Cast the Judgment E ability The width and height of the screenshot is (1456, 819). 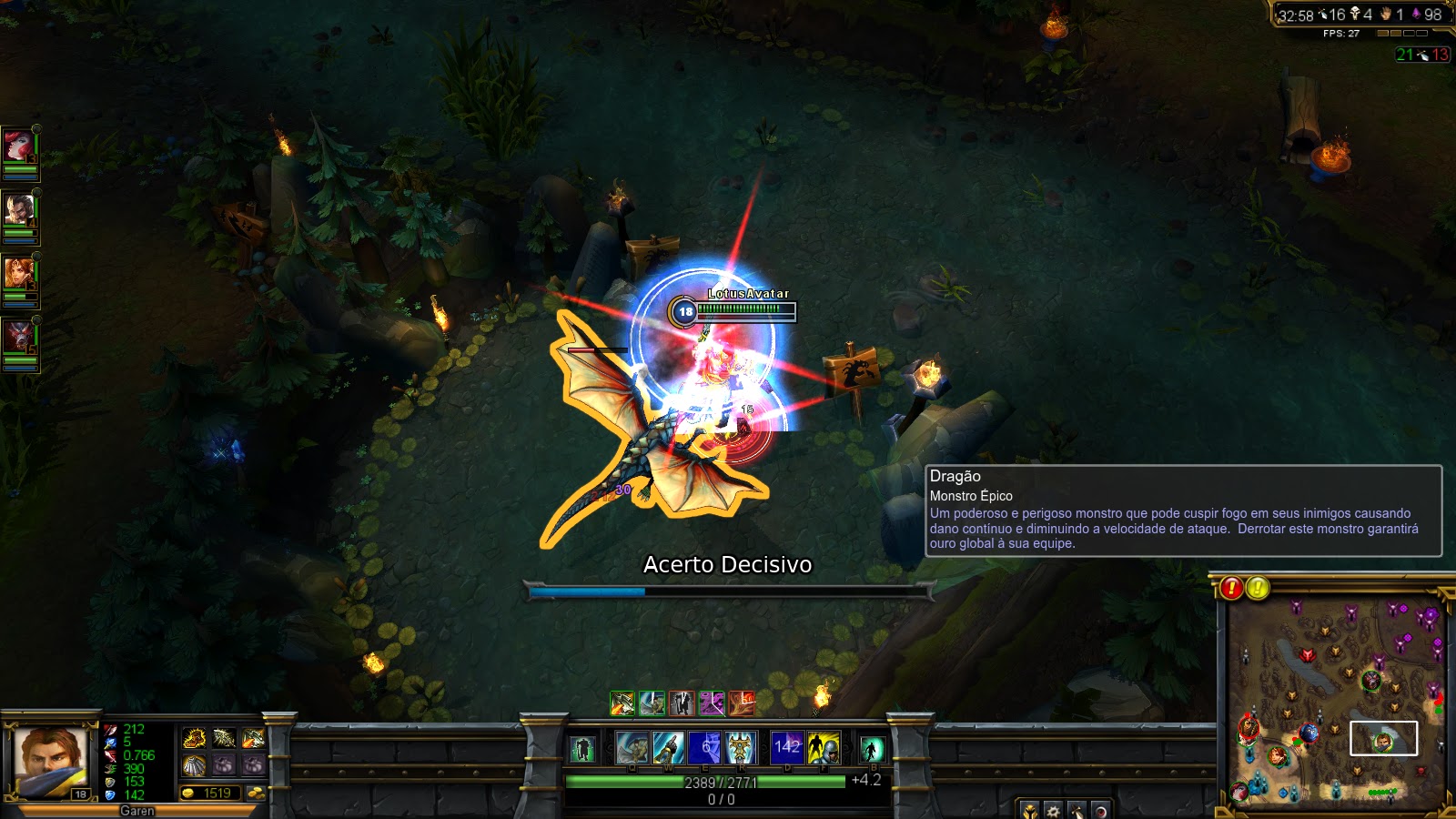704,748
